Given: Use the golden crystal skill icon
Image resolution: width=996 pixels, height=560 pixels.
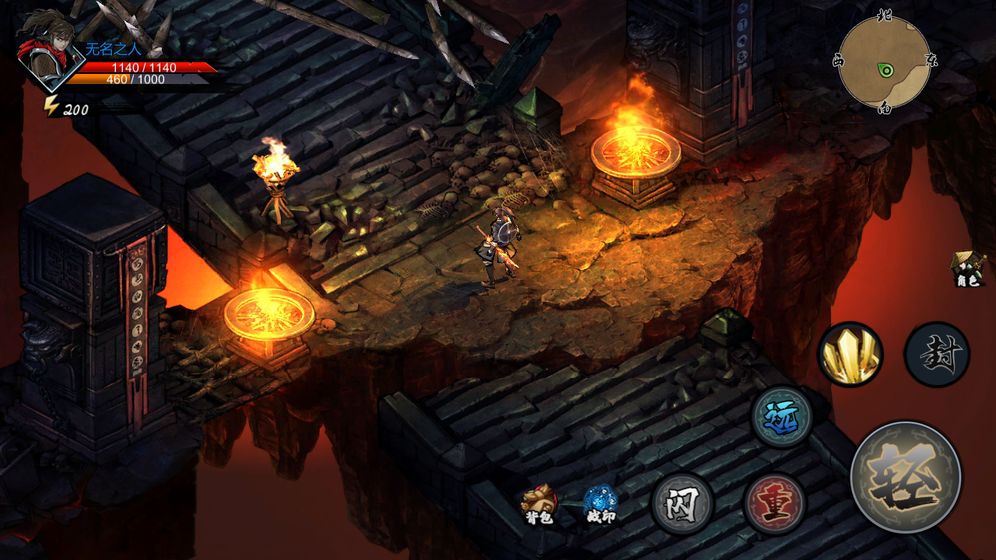Looking at the screenshot, I should point(850,353).
